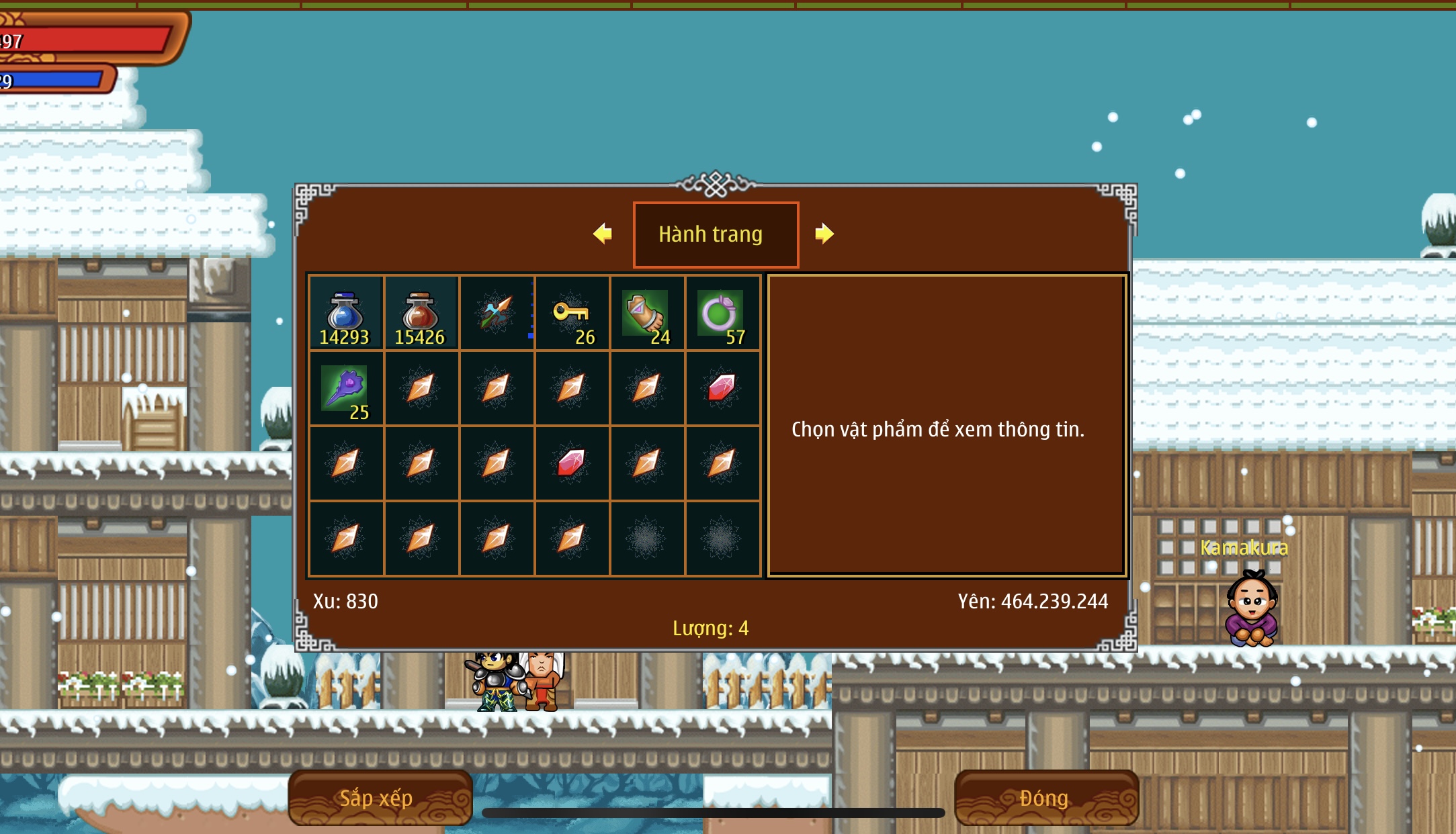The image size is (1456, 834).
Task: Go to previous inventory tab arrow
Action: coord(603,234)
